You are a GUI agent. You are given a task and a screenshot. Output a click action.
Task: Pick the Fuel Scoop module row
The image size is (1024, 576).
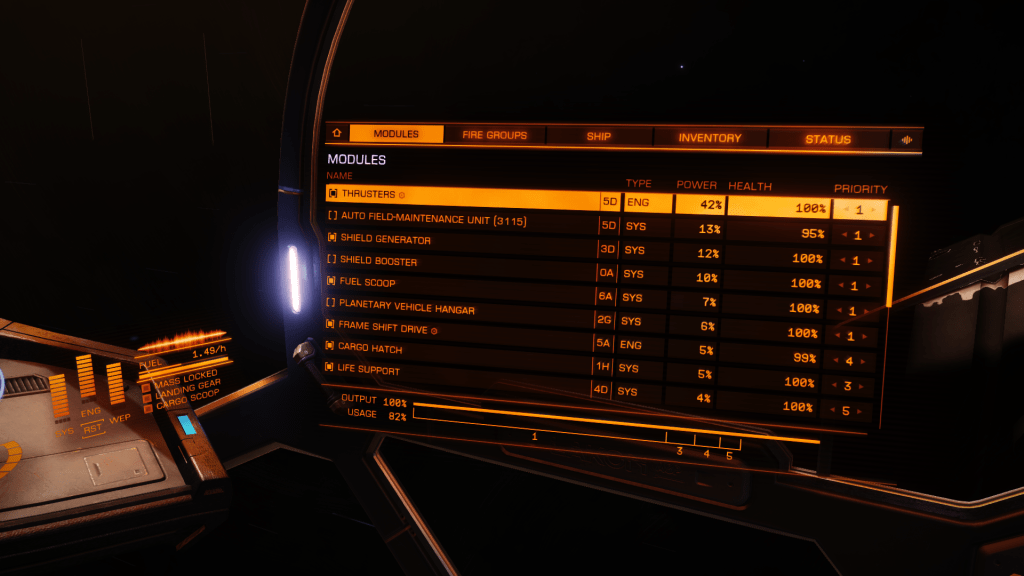(460, 283)
